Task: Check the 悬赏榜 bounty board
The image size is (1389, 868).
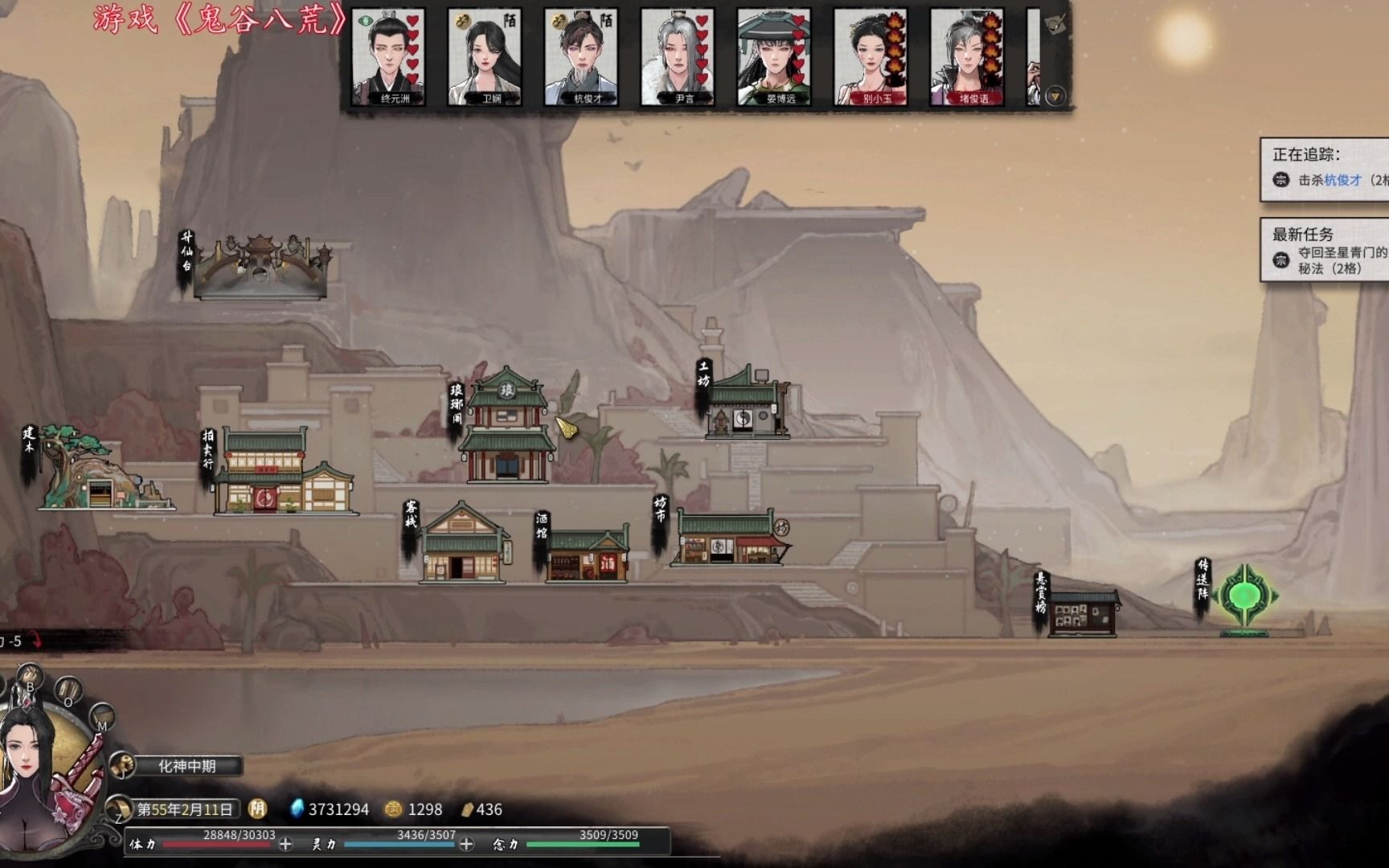Action: click(x=1082, y=614)
